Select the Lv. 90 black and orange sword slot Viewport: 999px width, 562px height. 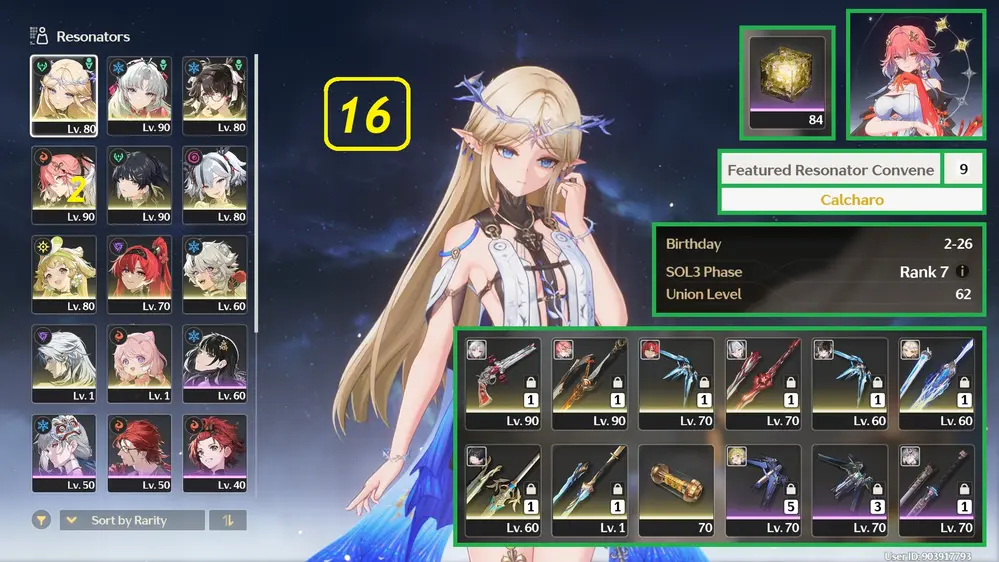tap(590, 383)
